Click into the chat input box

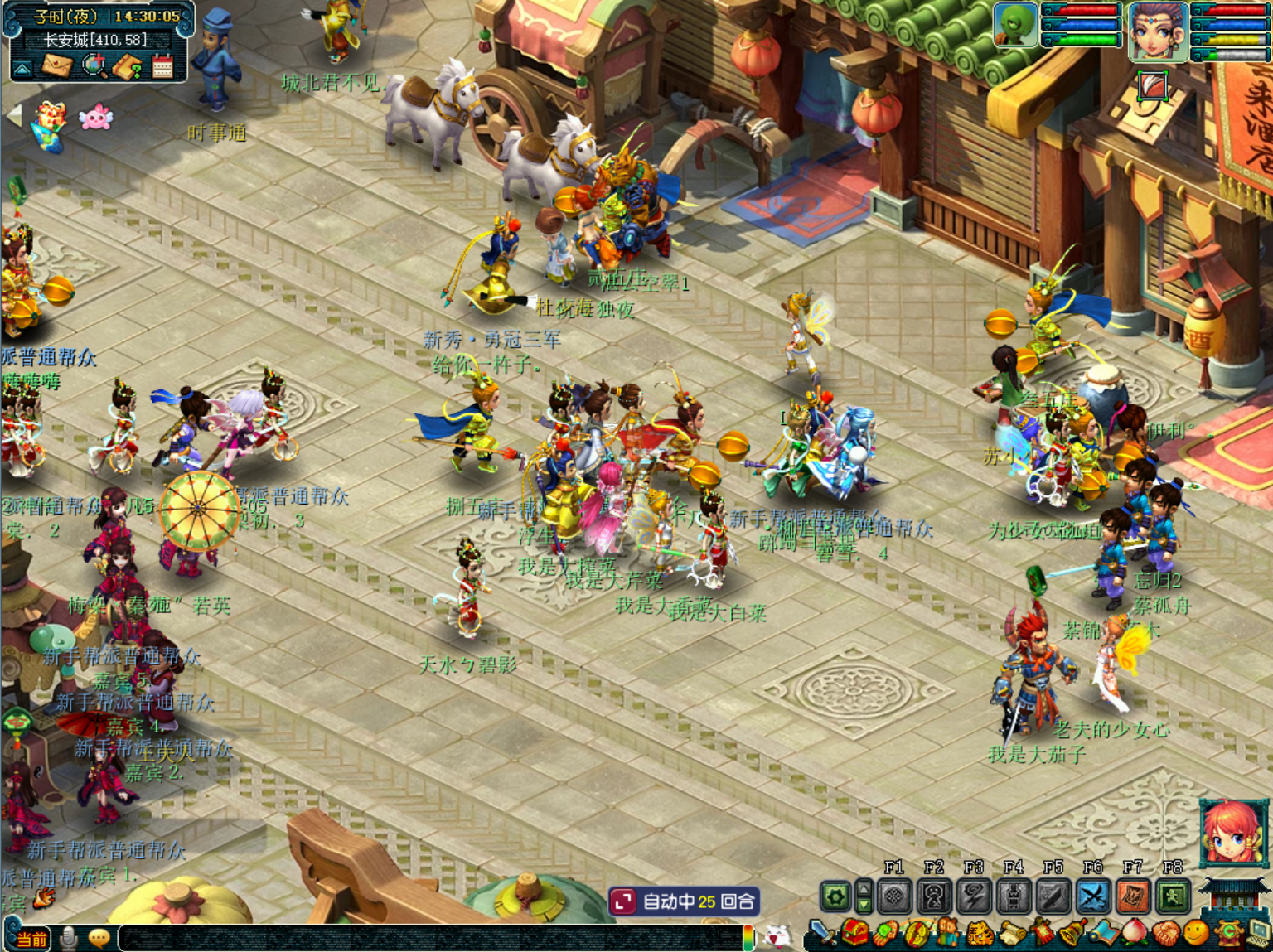(x=431, y=938)
